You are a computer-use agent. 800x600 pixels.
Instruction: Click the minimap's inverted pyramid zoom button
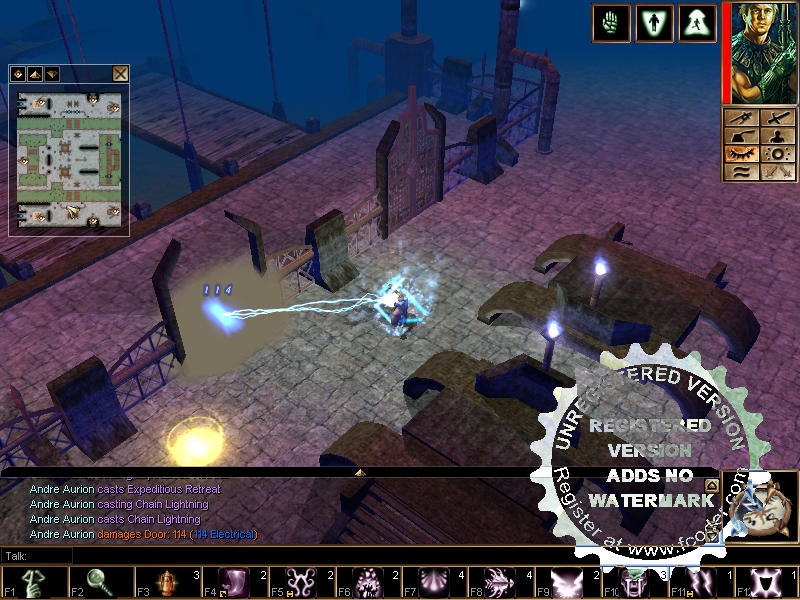pos(51,73)
